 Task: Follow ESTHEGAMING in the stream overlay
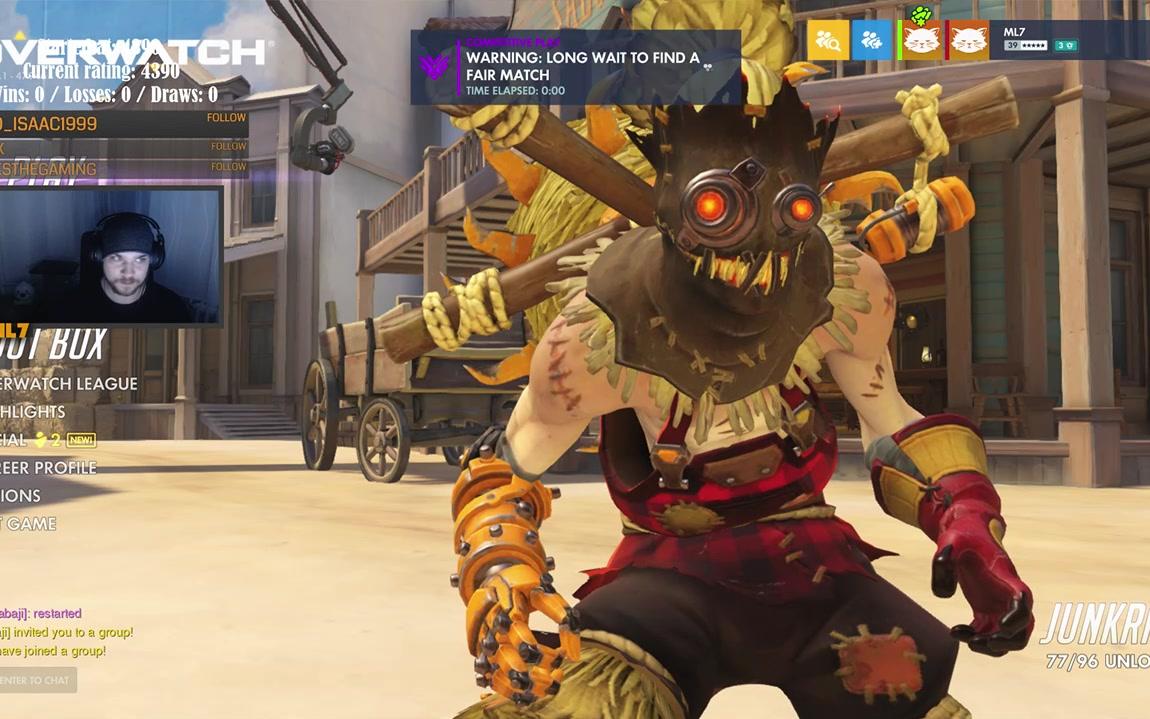tap(227, 167)
